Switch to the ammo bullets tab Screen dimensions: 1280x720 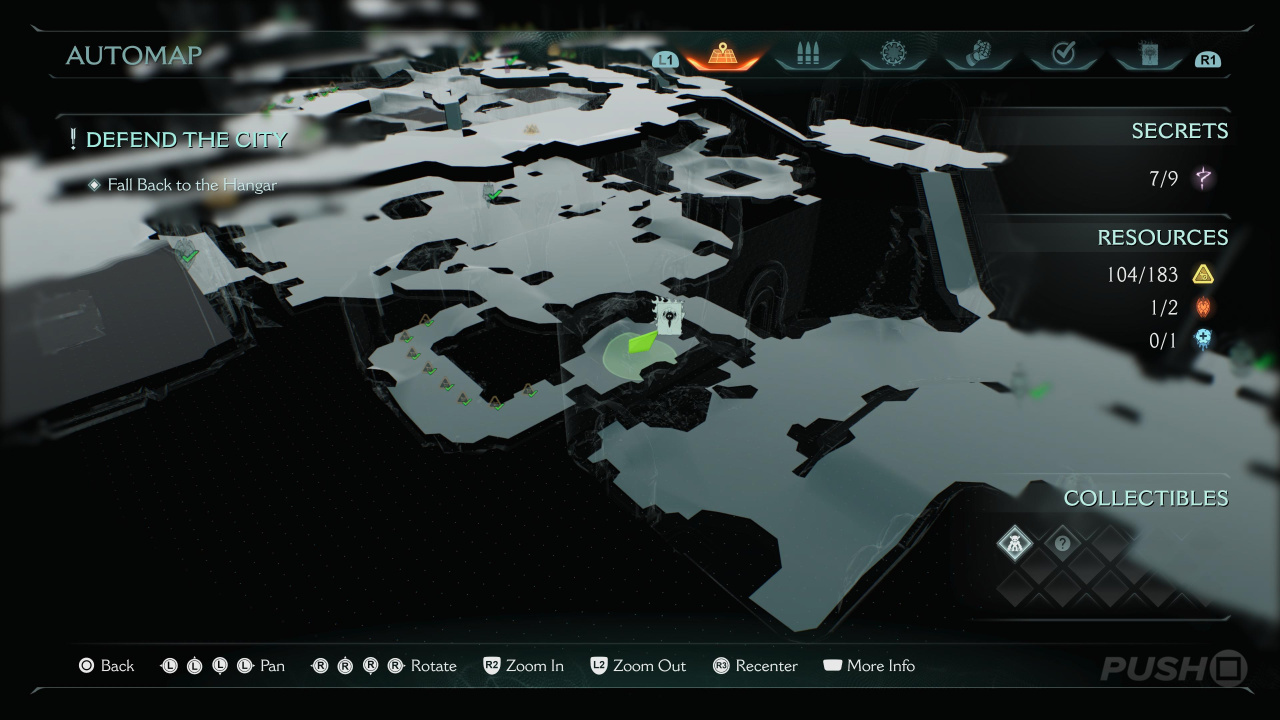807,54
